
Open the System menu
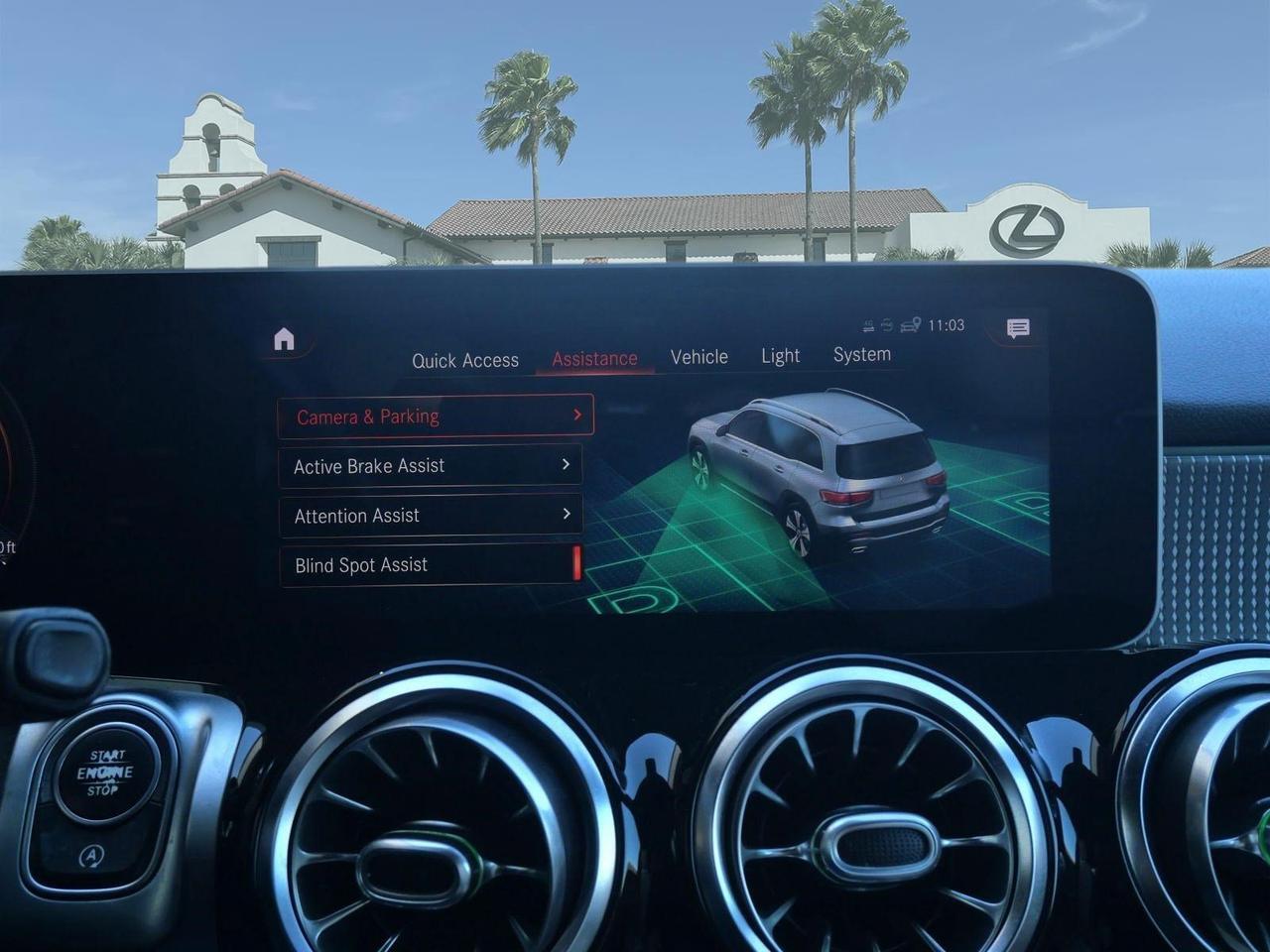click(x=861, y=353)
